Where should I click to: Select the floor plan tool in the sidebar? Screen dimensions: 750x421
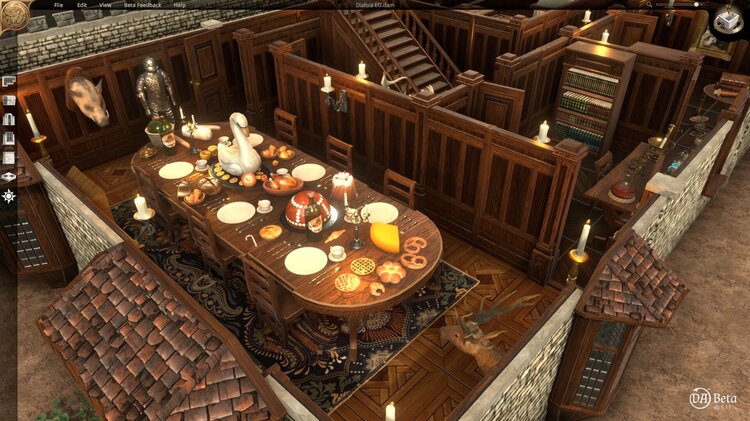(x=9, y=81)
